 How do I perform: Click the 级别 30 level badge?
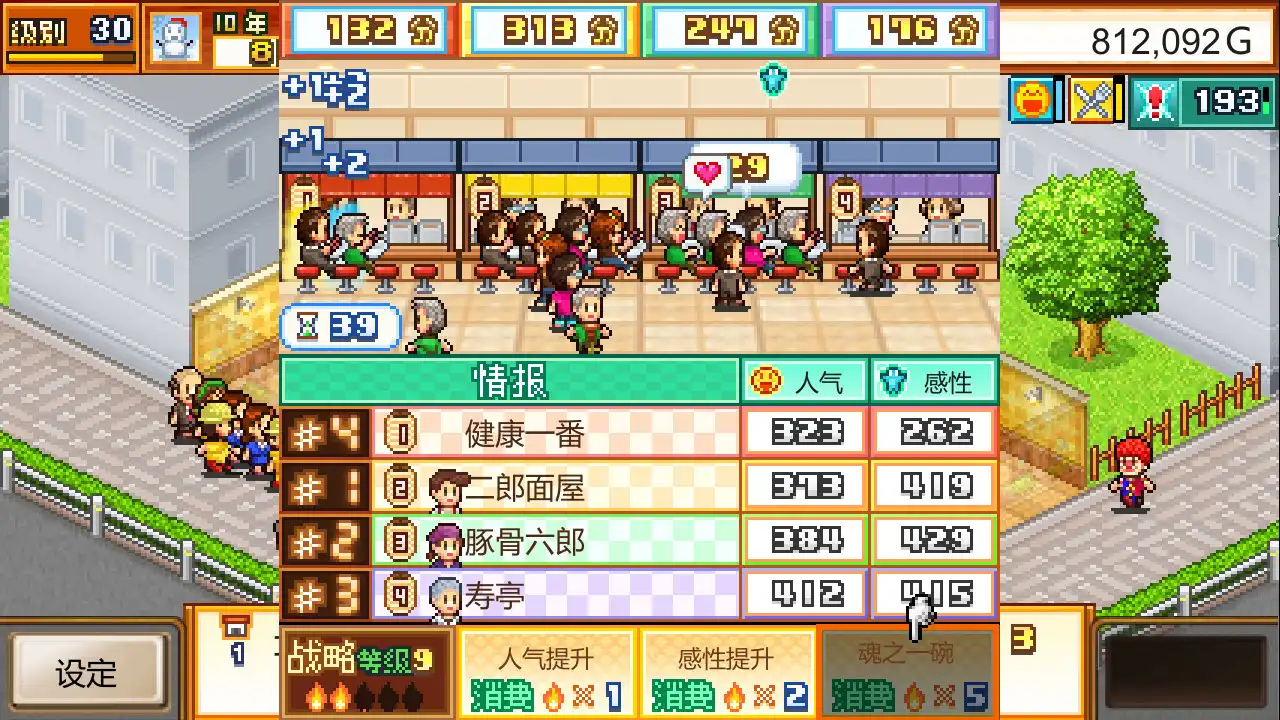(x=68, y=30)
